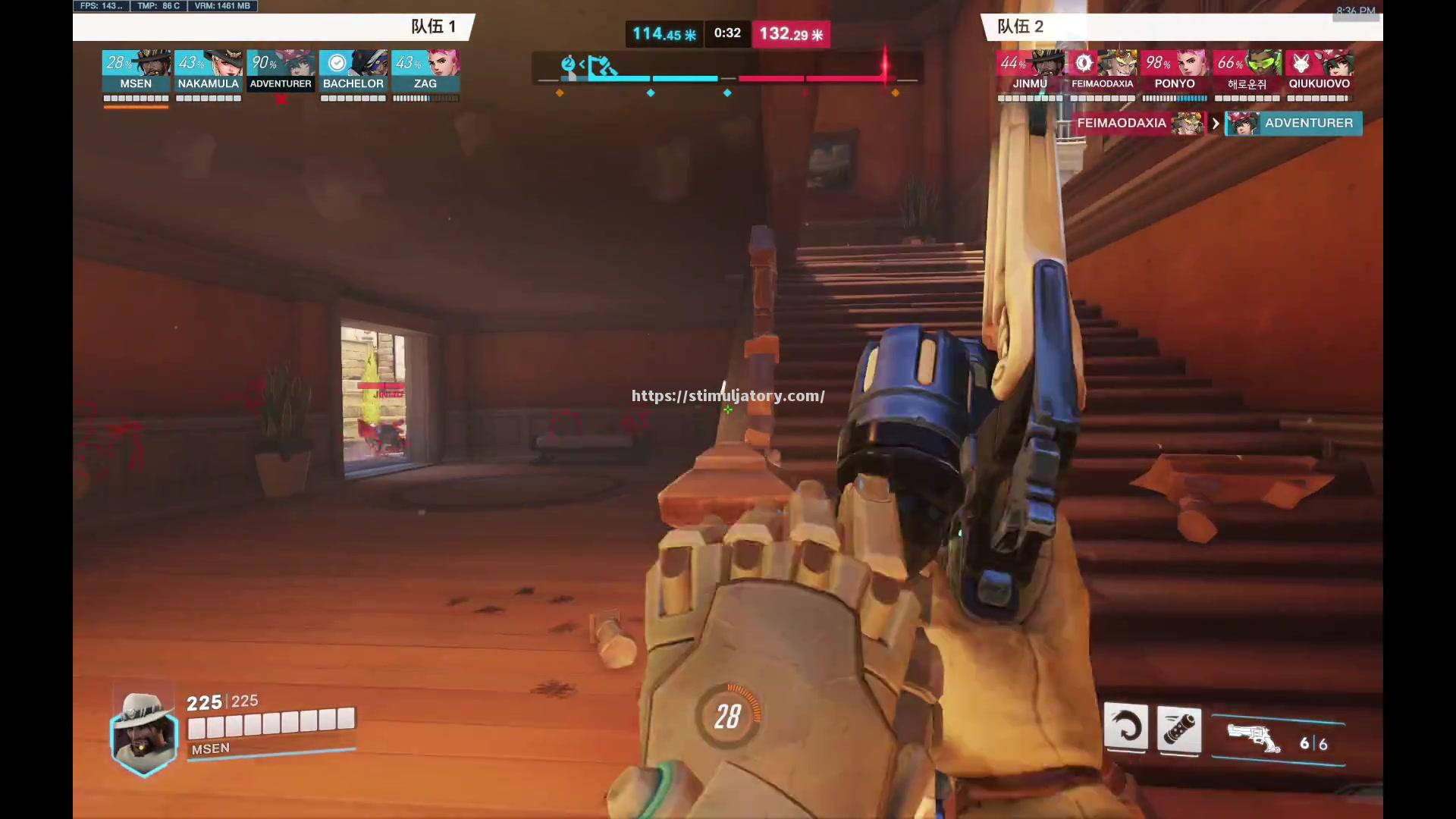Click ADVENTURER's team roster card
The image size is (1456, 819).
[281, 71]
